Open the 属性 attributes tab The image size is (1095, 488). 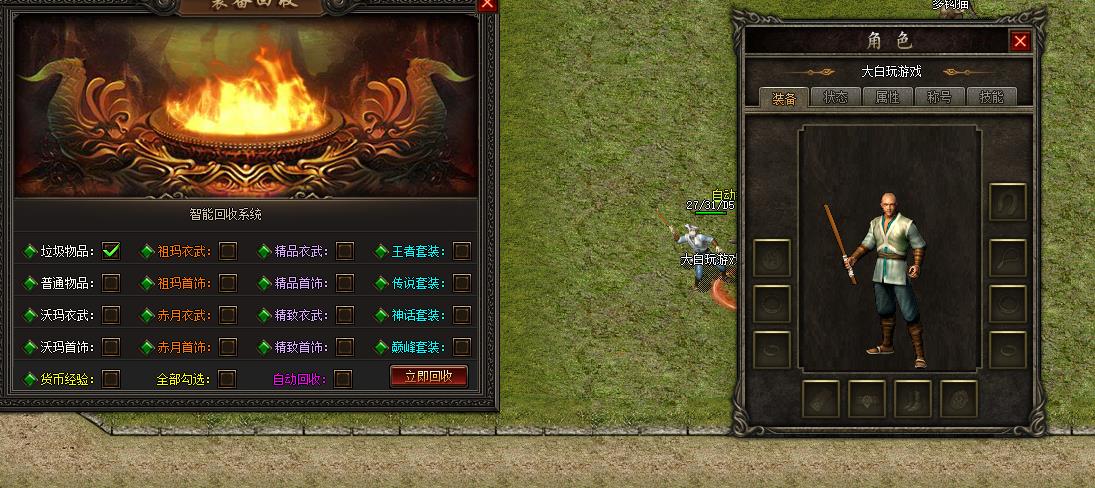point(888,97)
